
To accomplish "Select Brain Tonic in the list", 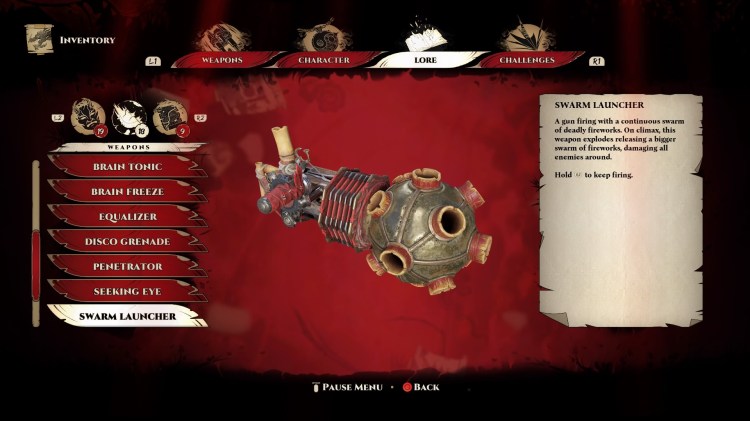I will pyautogui.click(x=128, y=166).
